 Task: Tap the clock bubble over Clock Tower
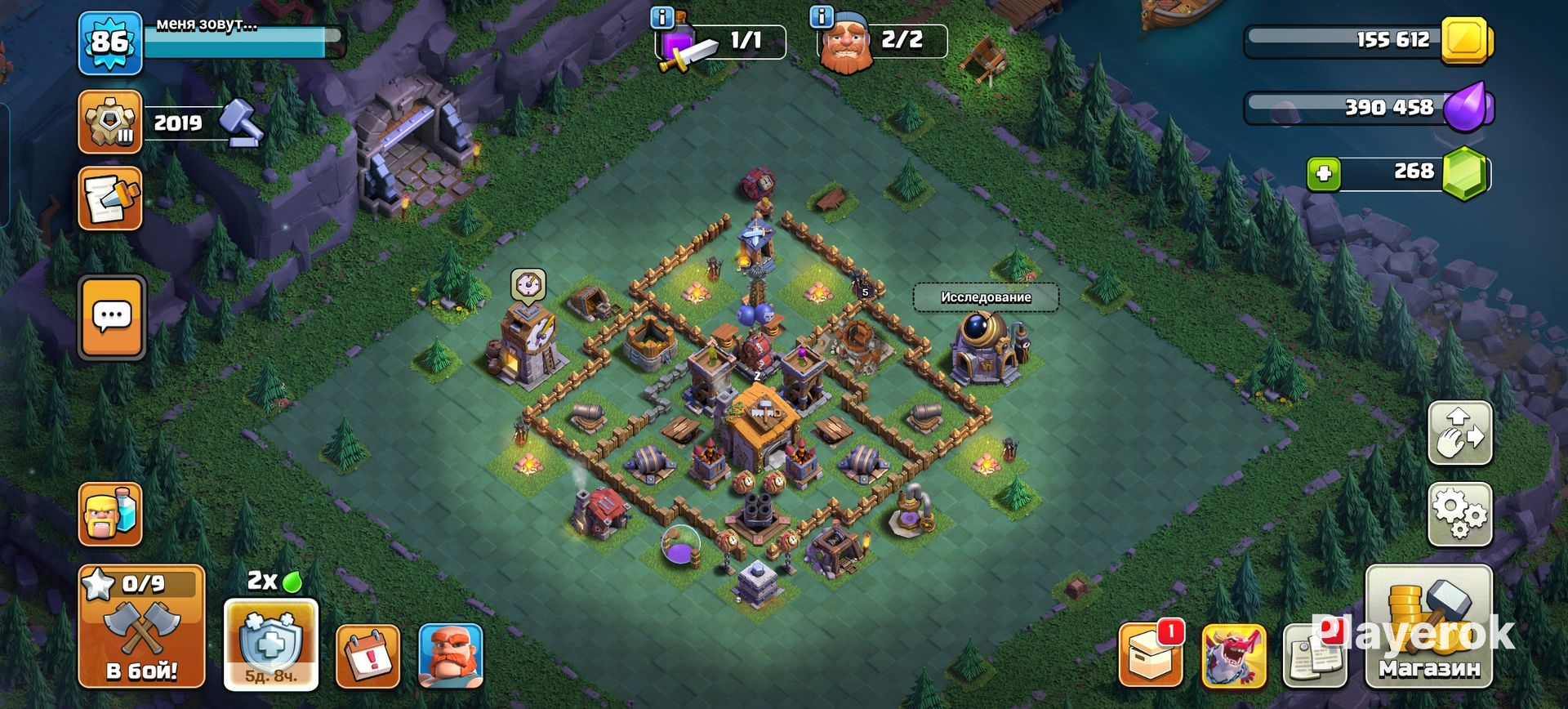528,285
